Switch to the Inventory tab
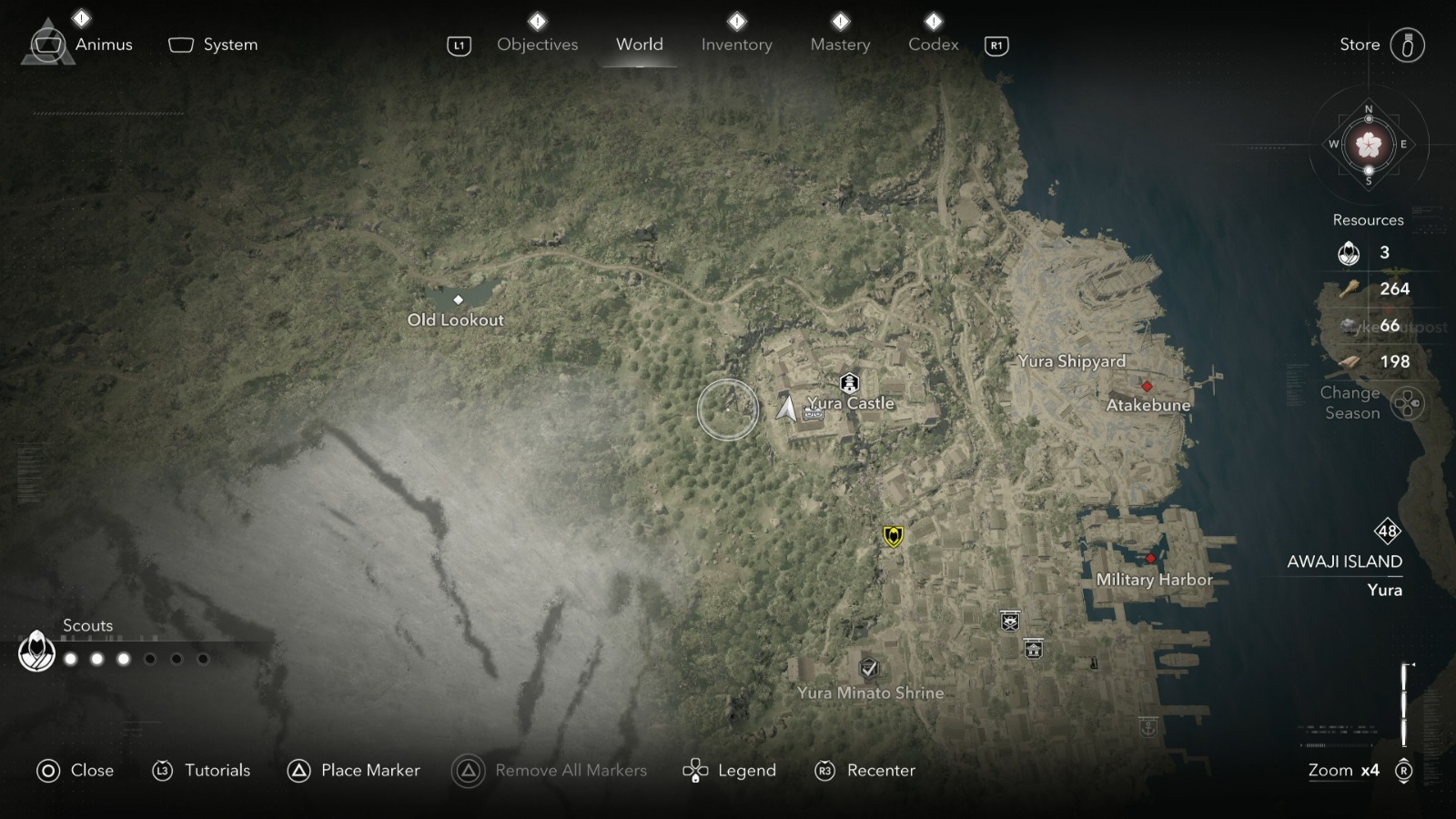This screenshot has width=1456, height=819. 737,44
